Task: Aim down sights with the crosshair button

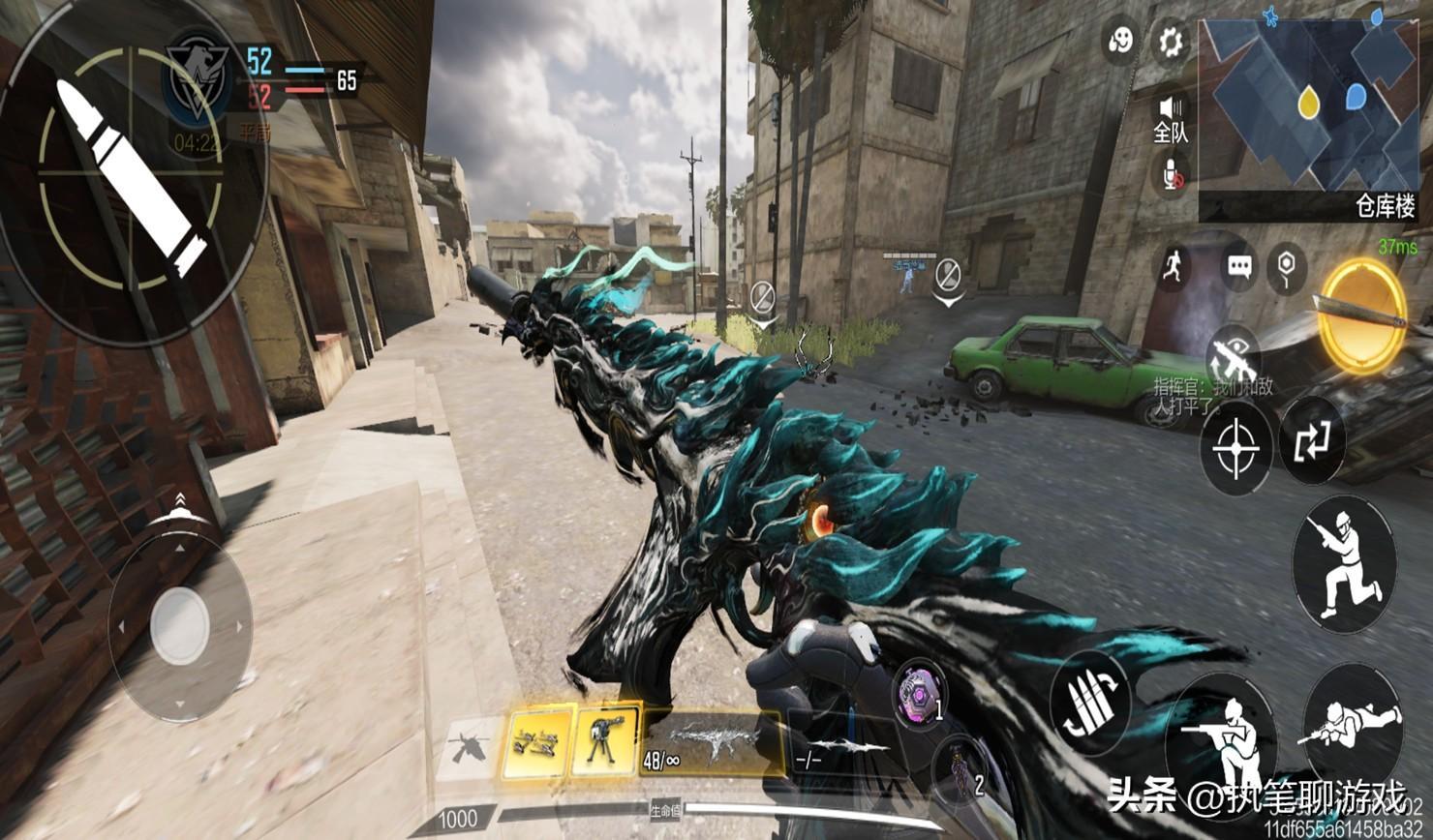Action: pos(1235,448)
